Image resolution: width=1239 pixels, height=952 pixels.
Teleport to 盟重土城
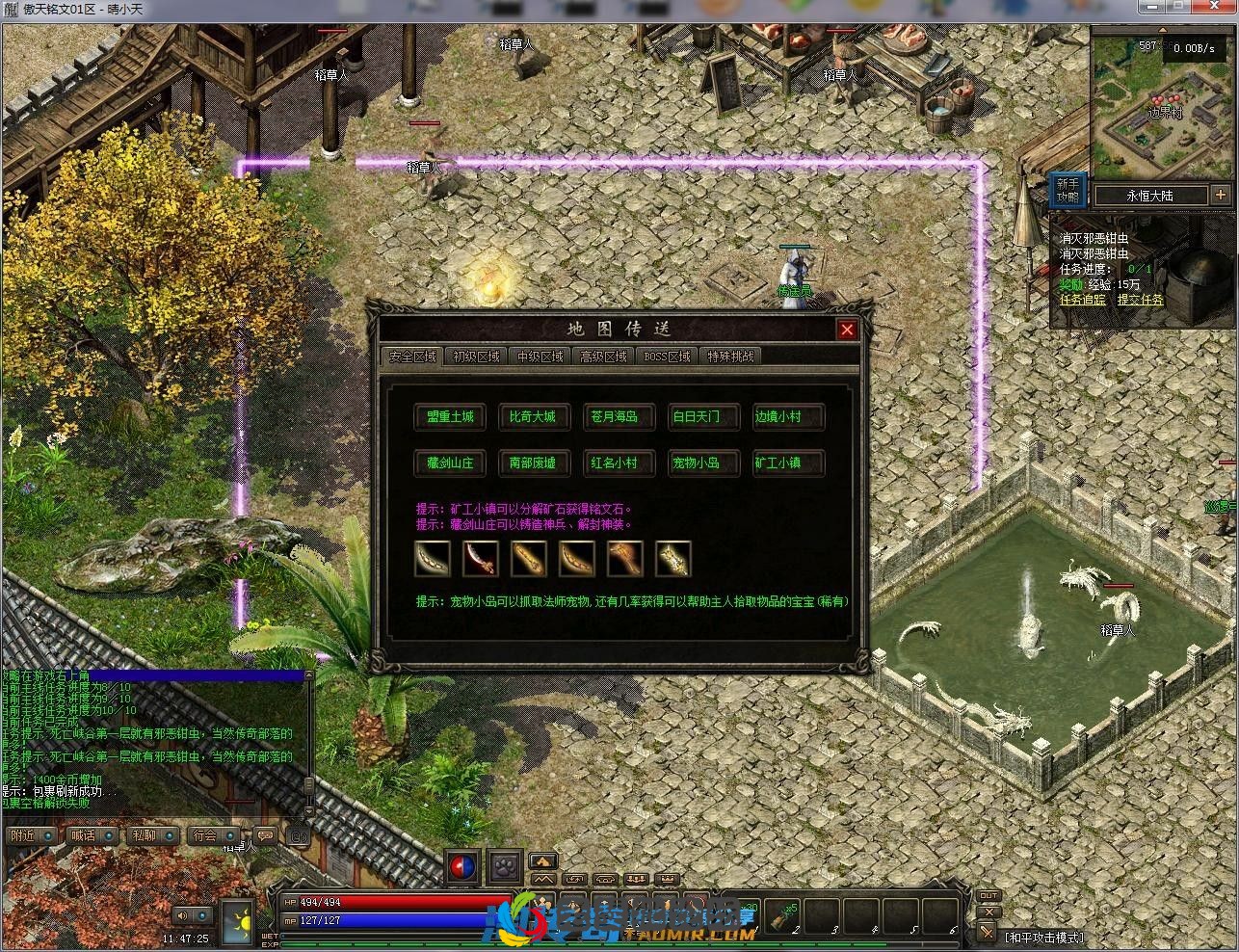click(450, 417)
